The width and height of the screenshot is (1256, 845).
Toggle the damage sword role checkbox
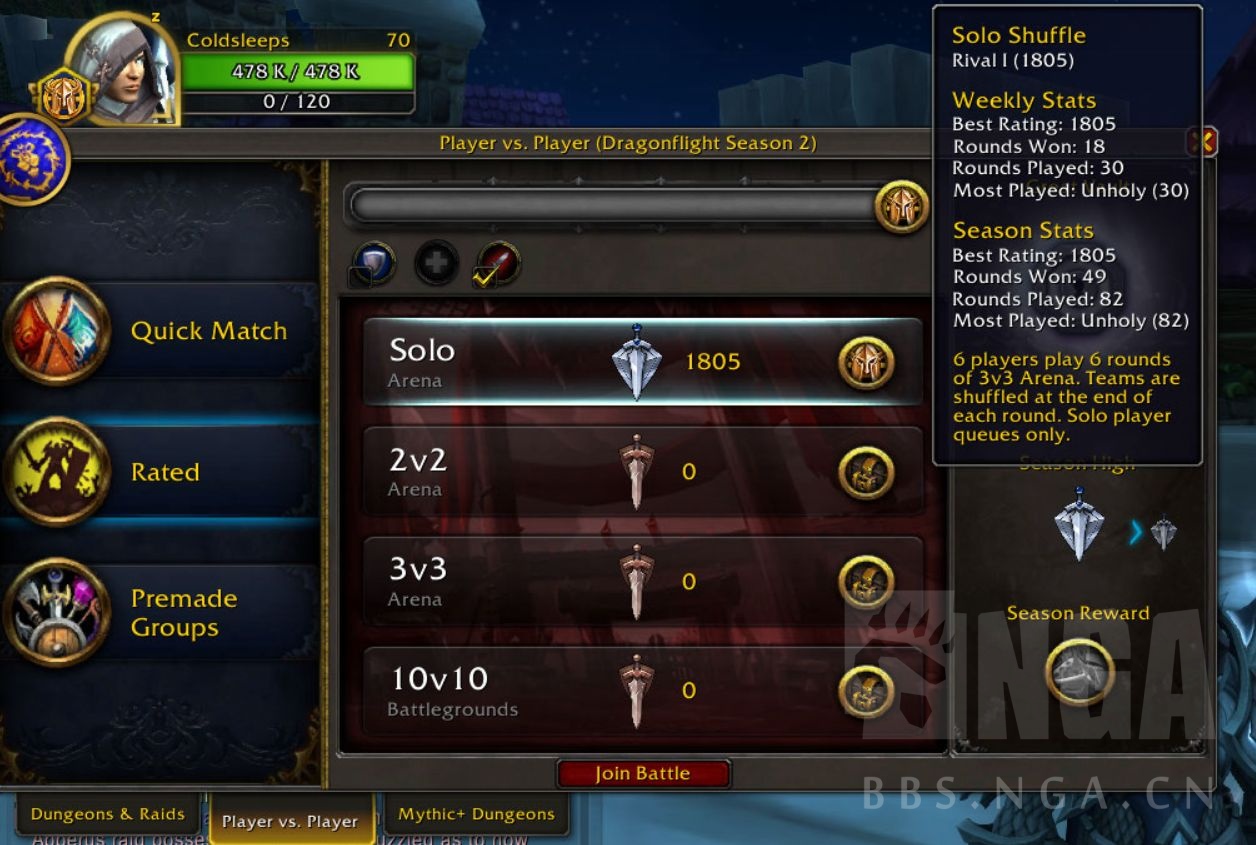point(485,278)
